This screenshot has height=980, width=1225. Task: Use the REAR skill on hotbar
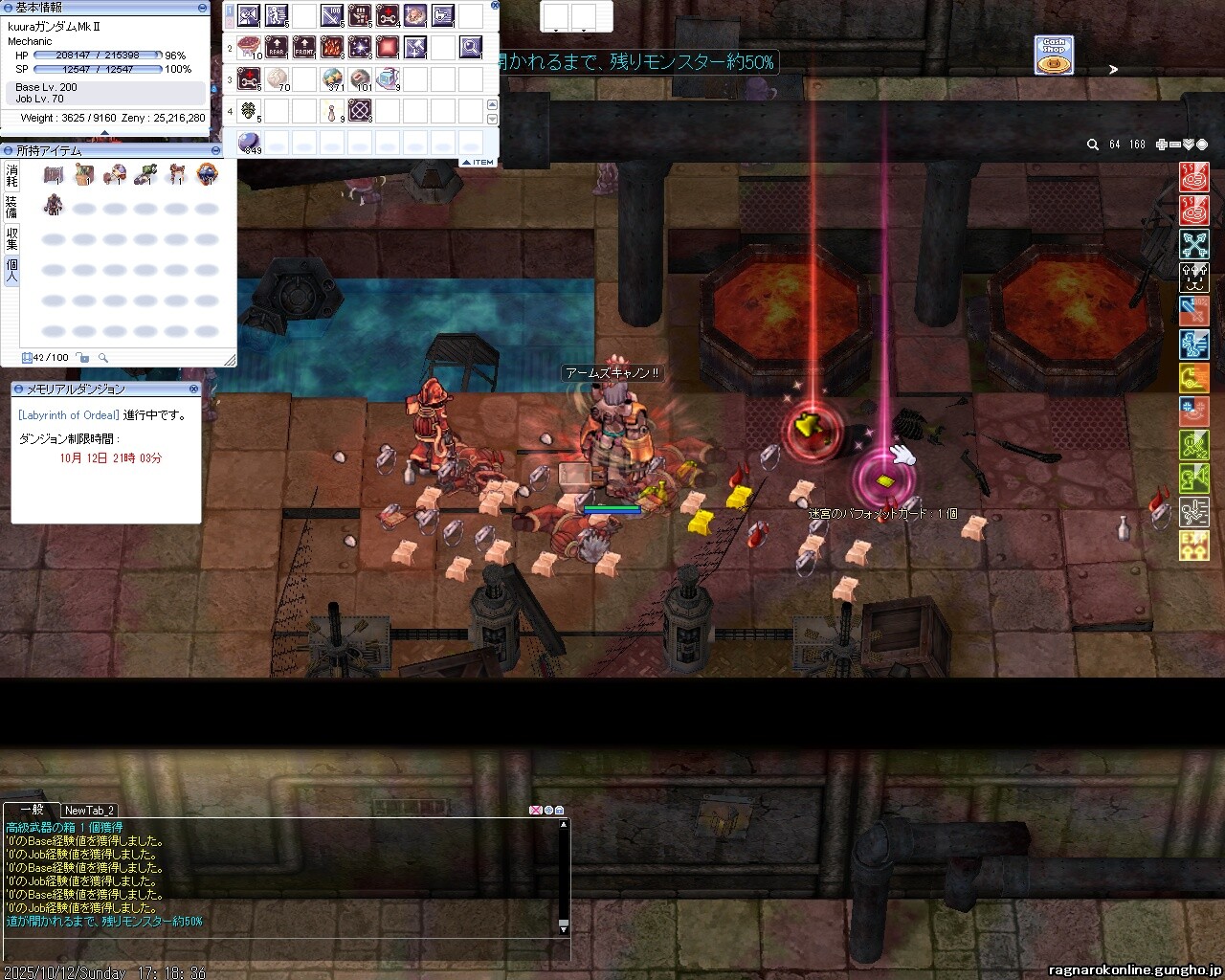click(x=277, y=47)
